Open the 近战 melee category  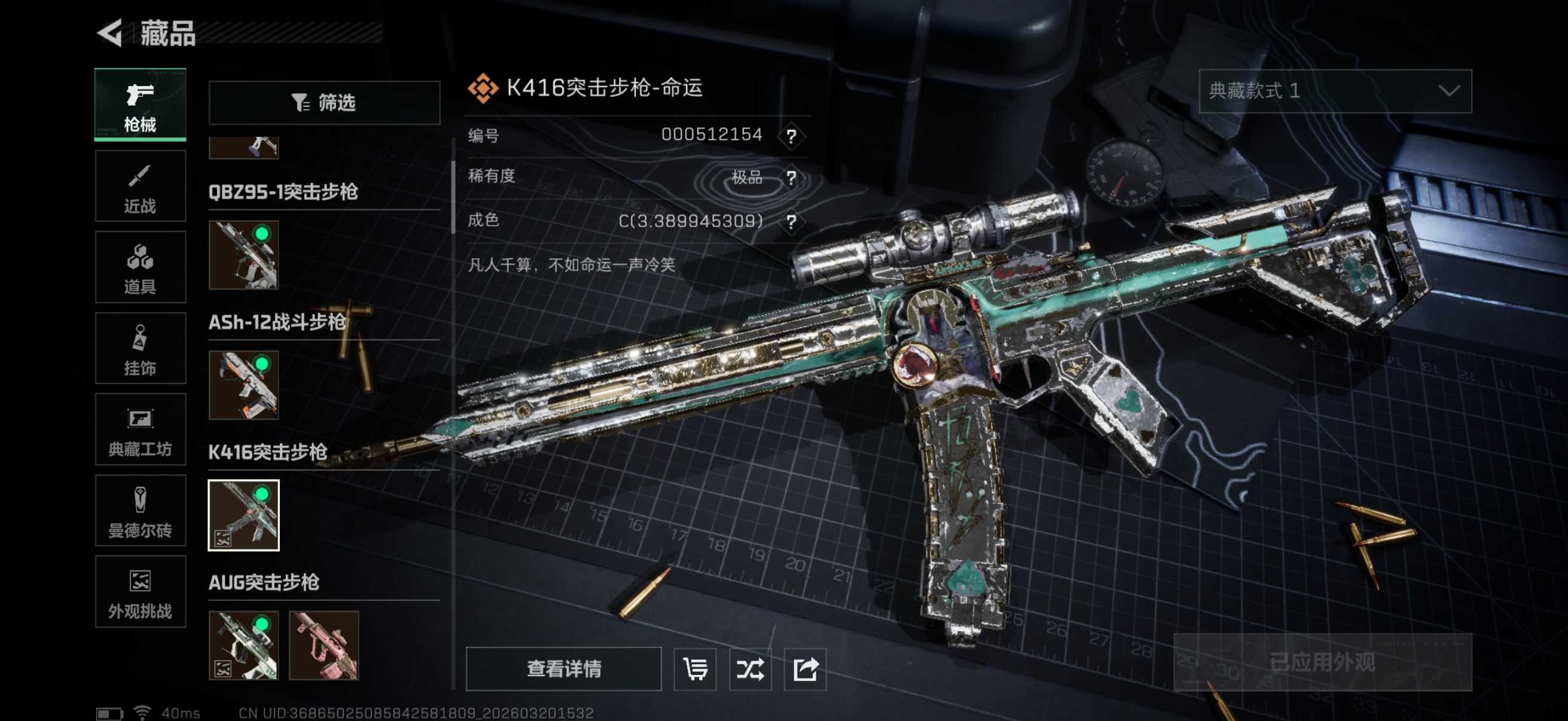click(x=140, y=187)
